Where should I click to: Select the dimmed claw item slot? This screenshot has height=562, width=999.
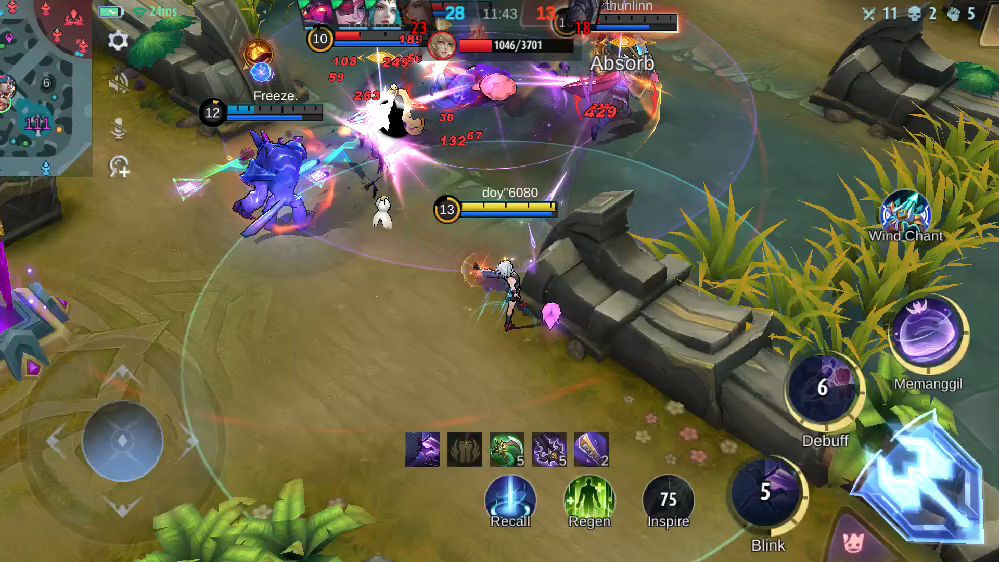(465, 450)
